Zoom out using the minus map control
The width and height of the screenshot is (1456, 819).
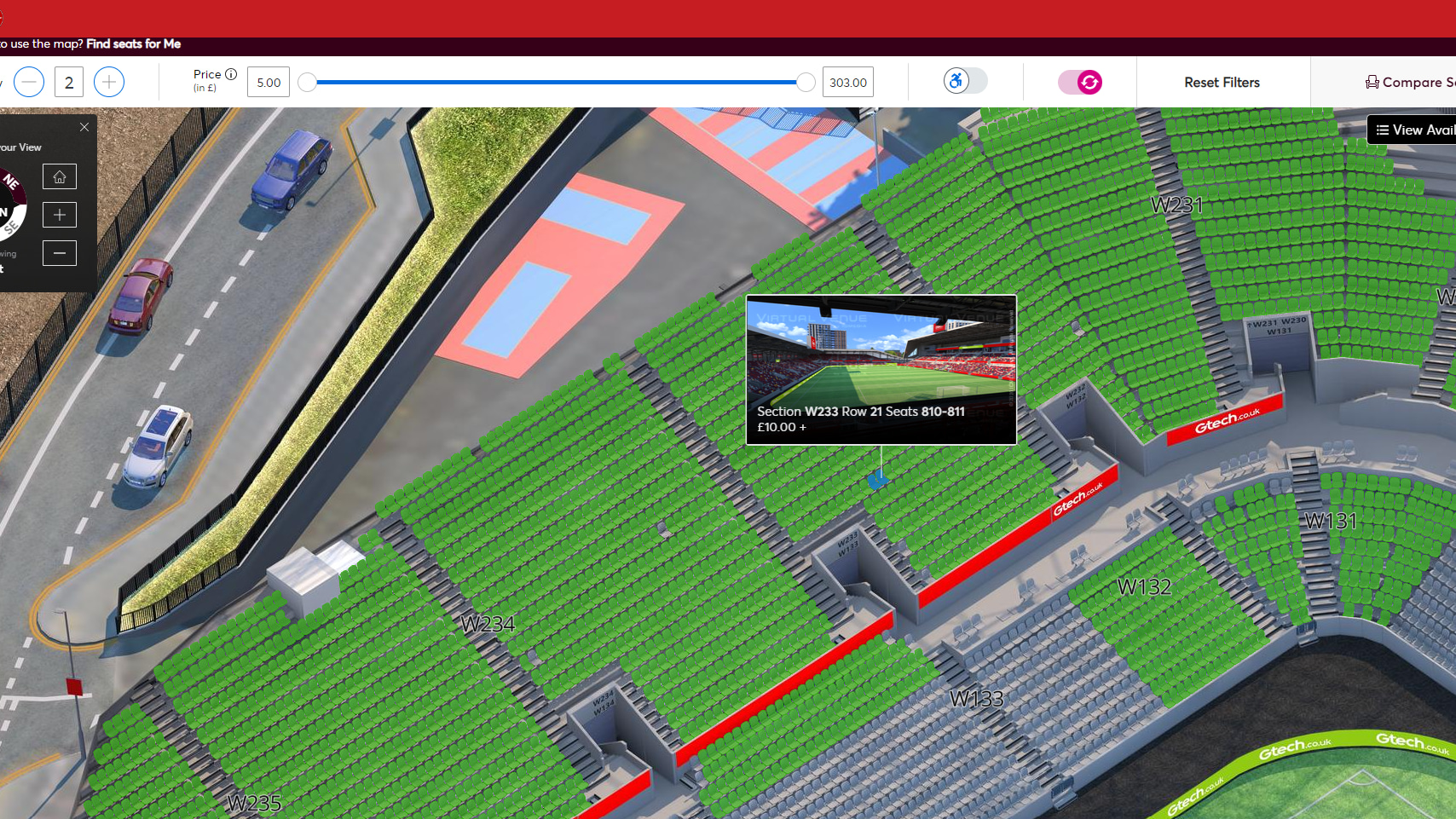pyautogui.click(x=59, y=253)
